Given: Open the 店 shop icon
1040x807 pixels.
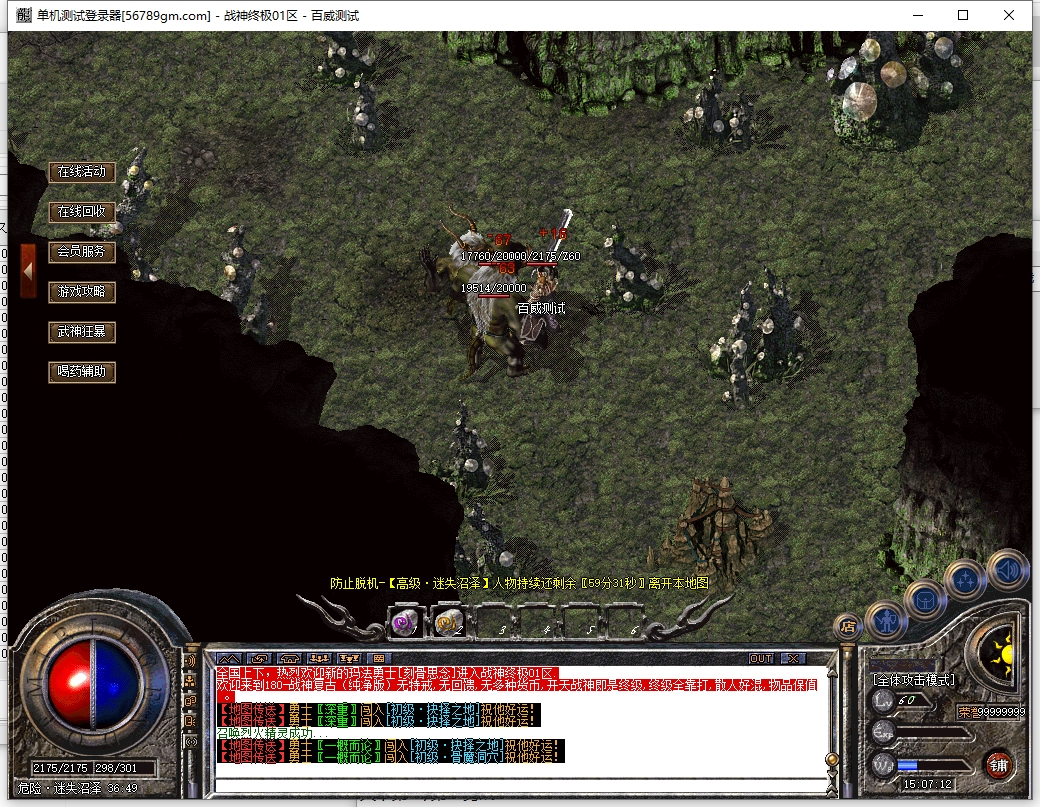Looking at the screenshot, I should (x=847, y=627).
